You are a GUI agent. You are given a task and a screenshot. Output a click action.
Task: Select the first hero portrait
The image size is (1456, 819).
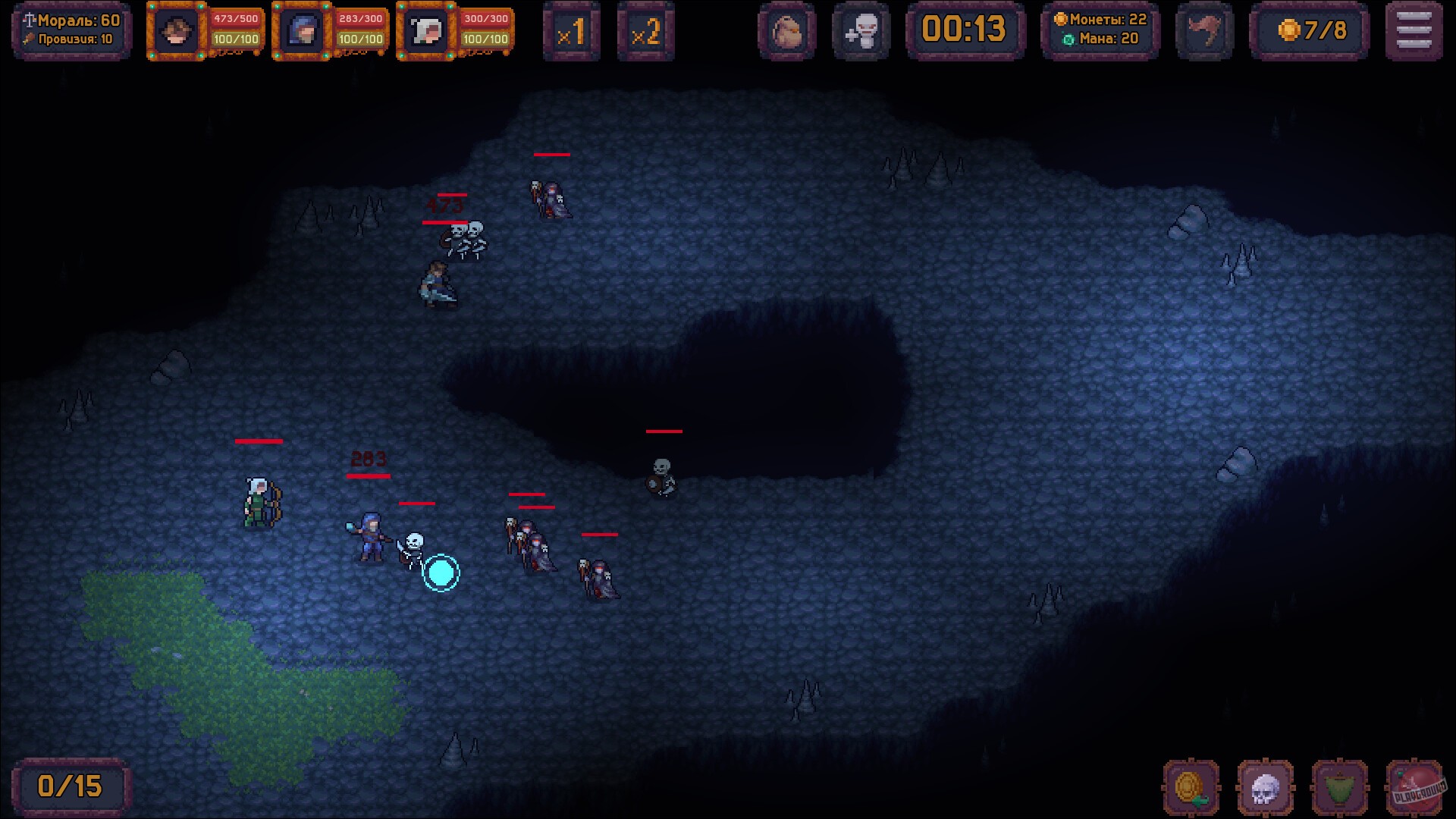tap(176, 31)
